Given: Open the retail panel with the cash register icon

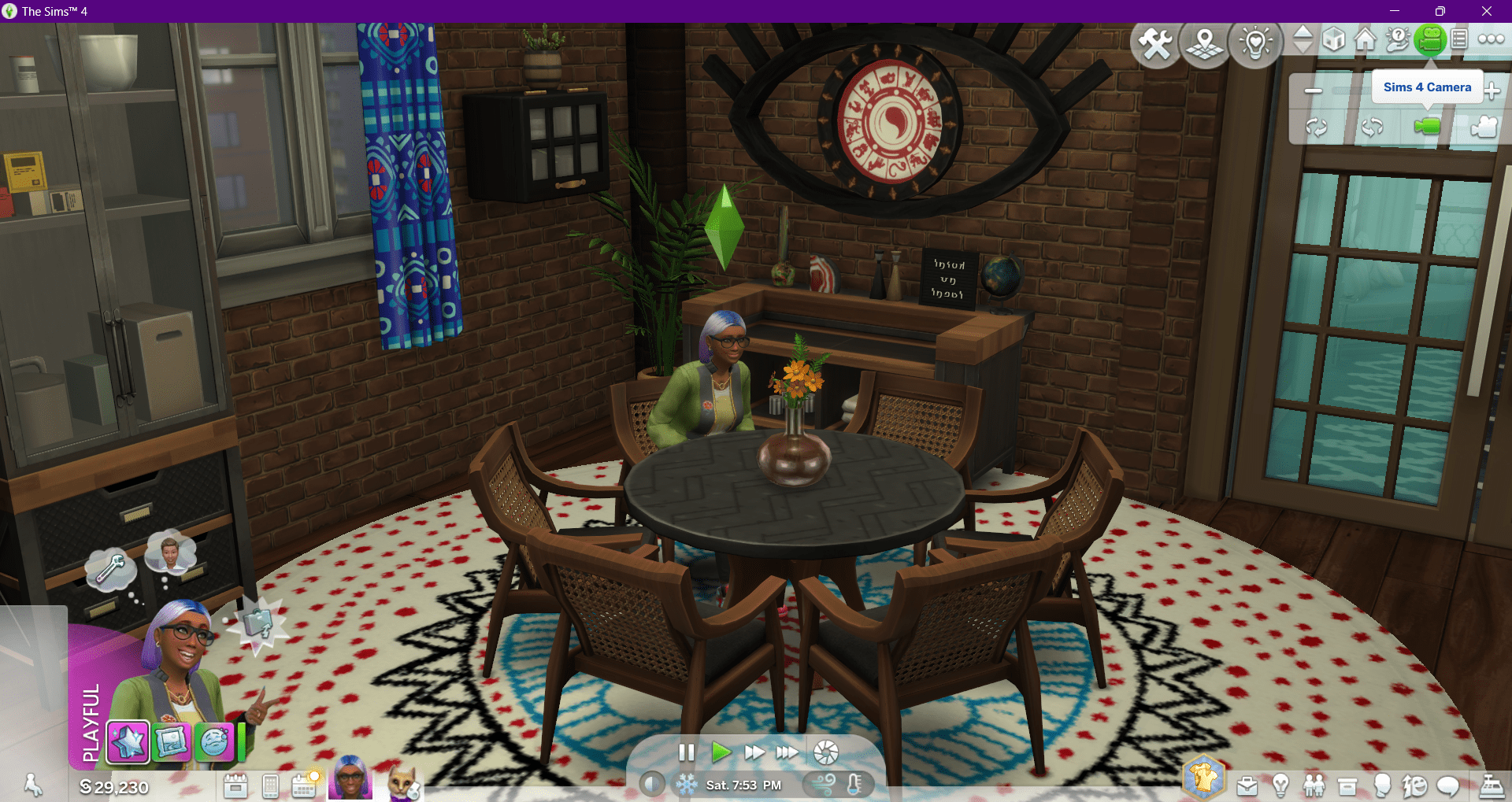Looking at the screenshot, I should [1493, 785].
